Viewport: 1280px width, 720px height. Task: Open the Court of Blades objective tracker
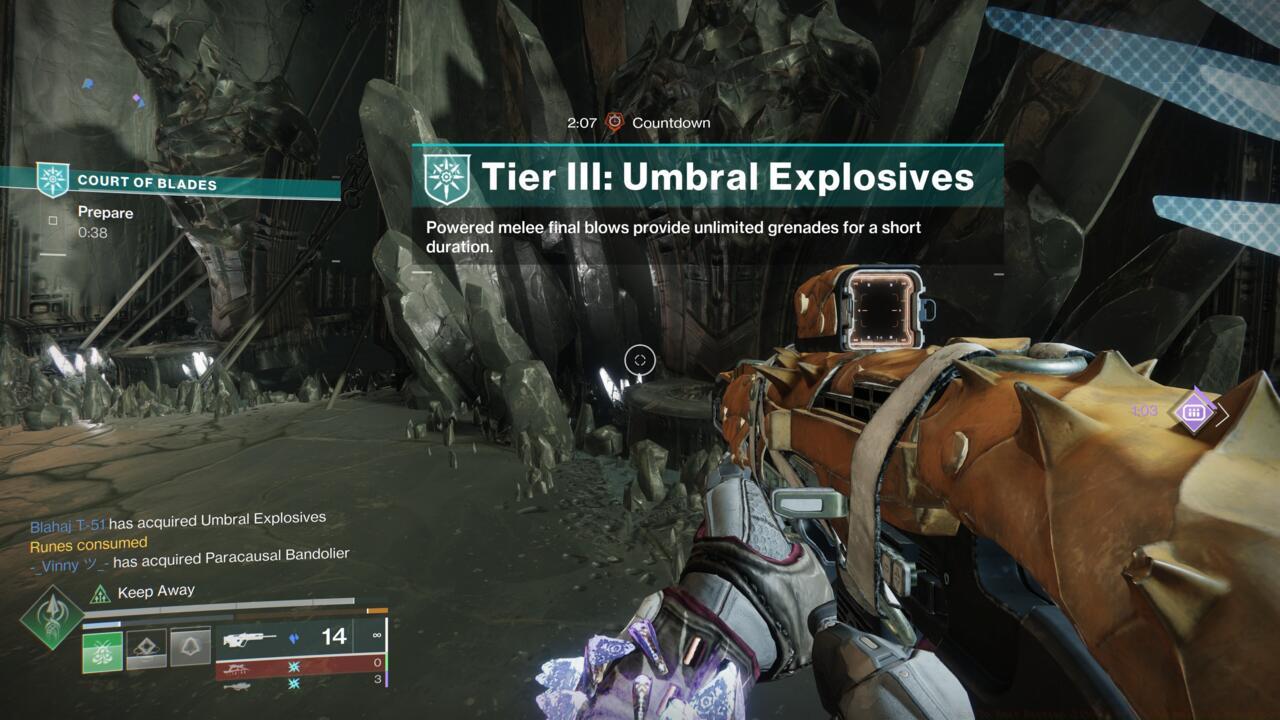[x=146, y=182]
